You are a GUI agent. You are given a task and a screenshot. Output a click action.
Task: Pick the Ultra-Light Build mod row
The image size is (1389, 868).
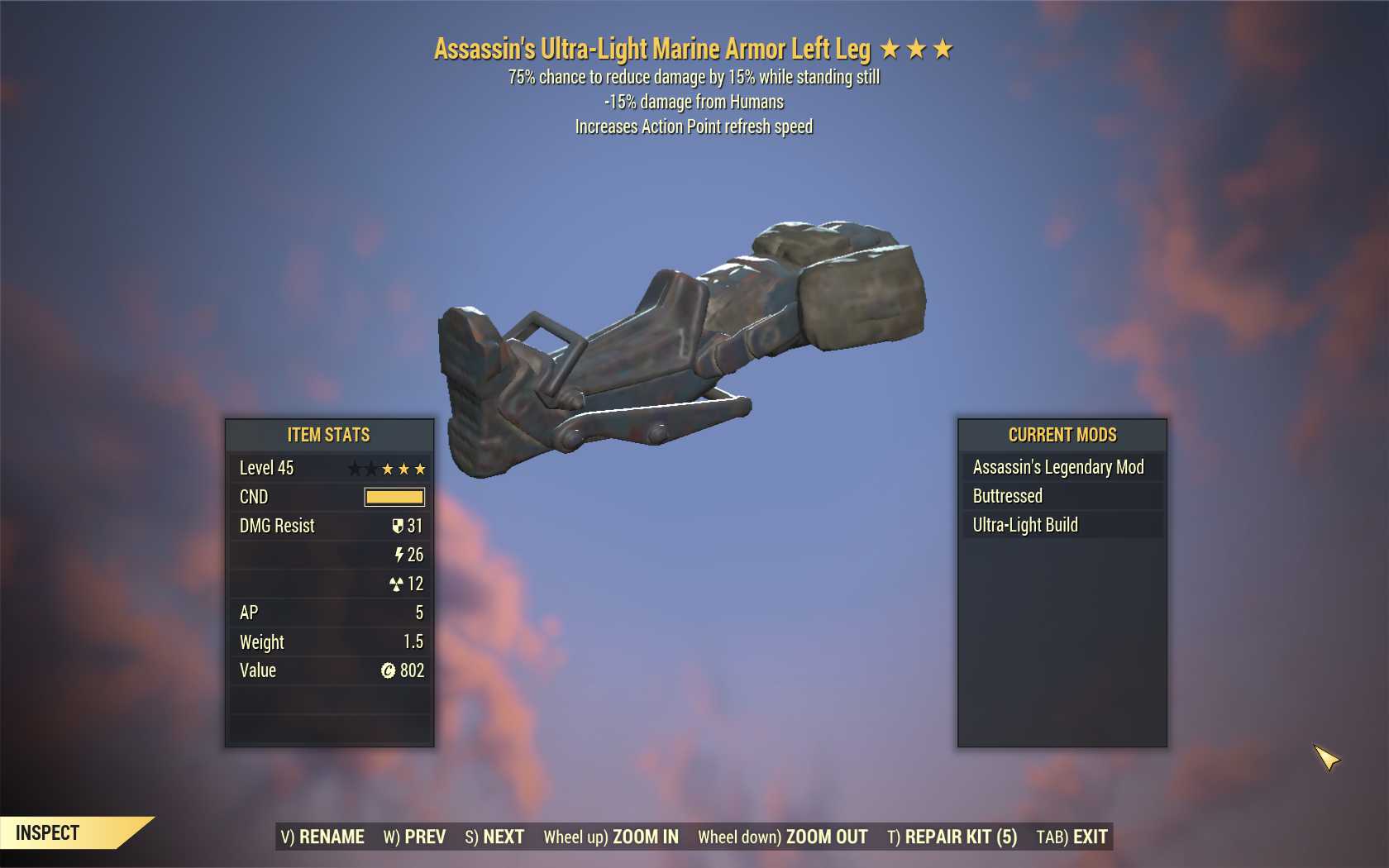1062,525
